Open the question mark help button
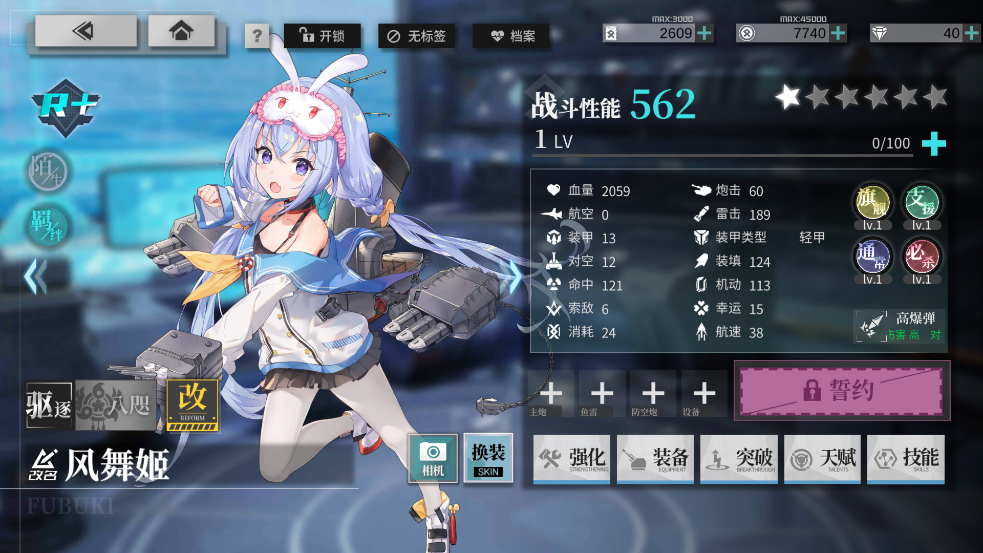The image size is (983, 553). pos(257,37)
